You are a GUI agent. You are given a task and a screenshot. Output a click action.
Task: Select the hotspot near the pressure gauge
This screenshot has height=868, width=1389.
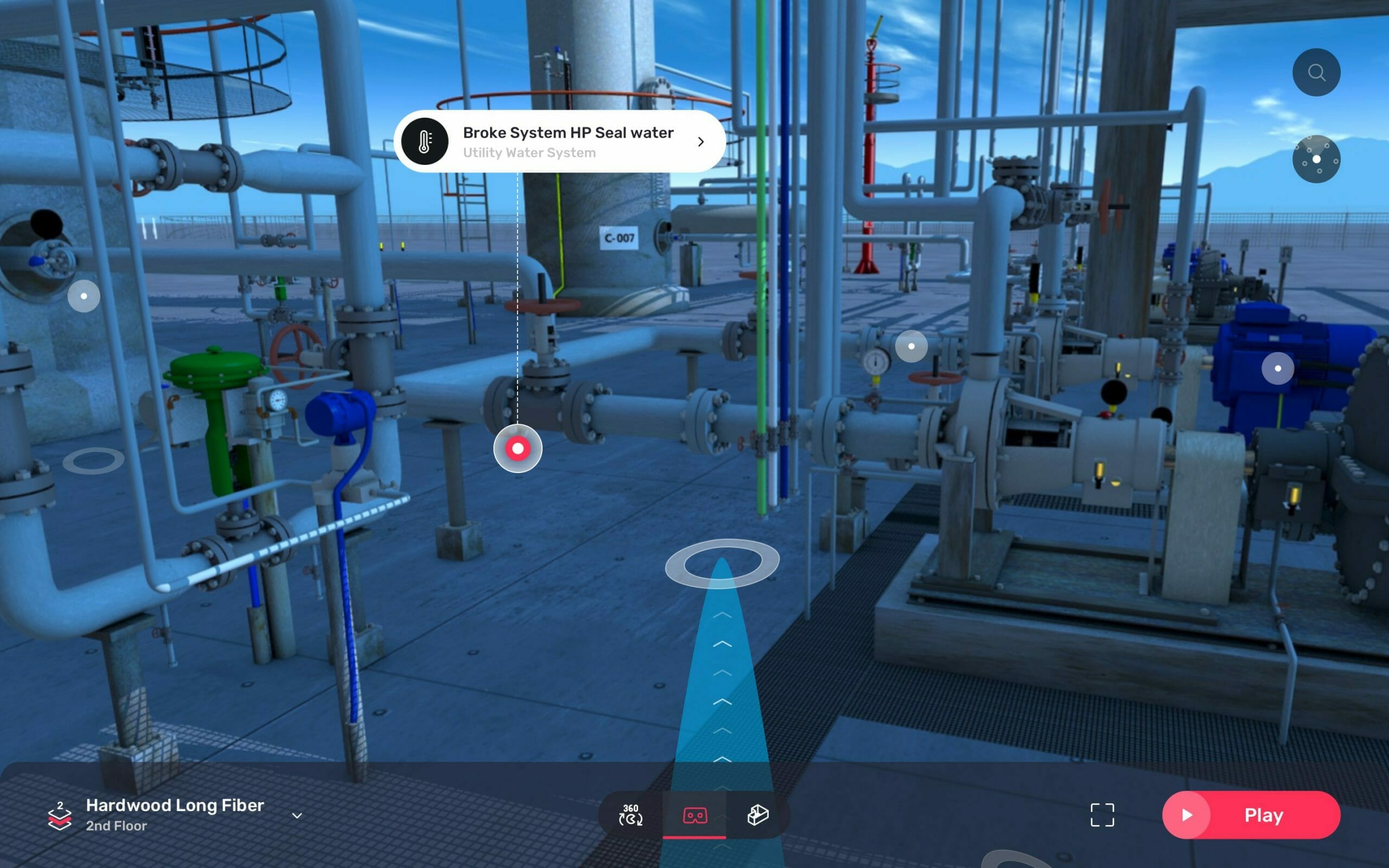tap(911, 346)
